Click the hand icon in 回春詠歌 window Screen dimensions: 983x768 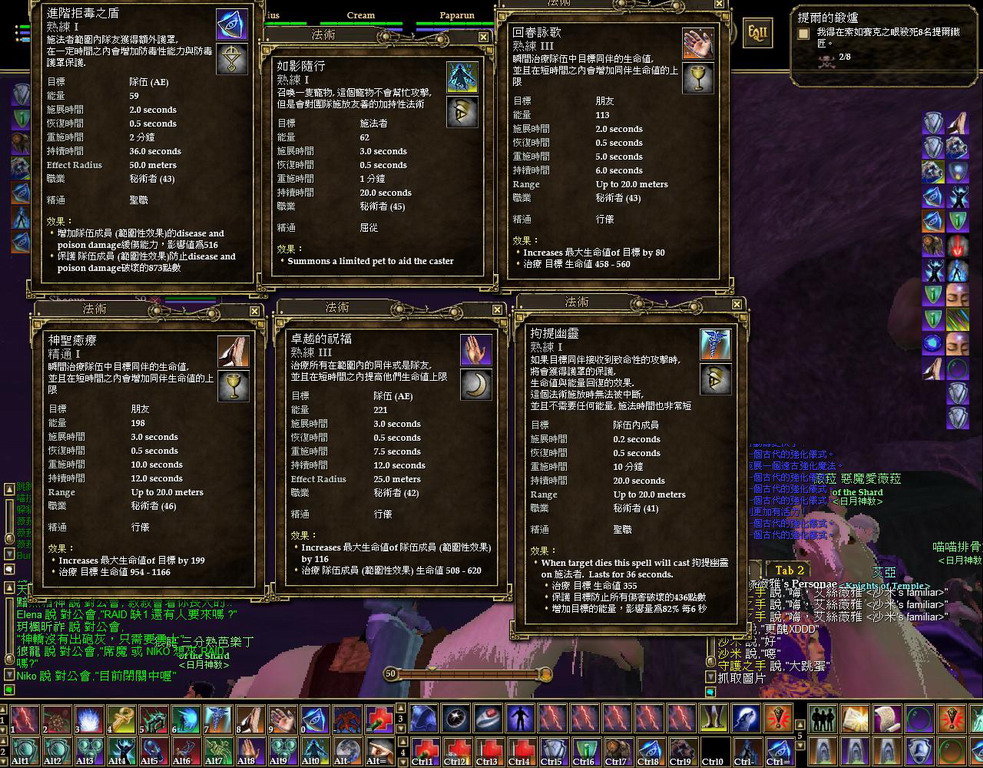point(697,43)
